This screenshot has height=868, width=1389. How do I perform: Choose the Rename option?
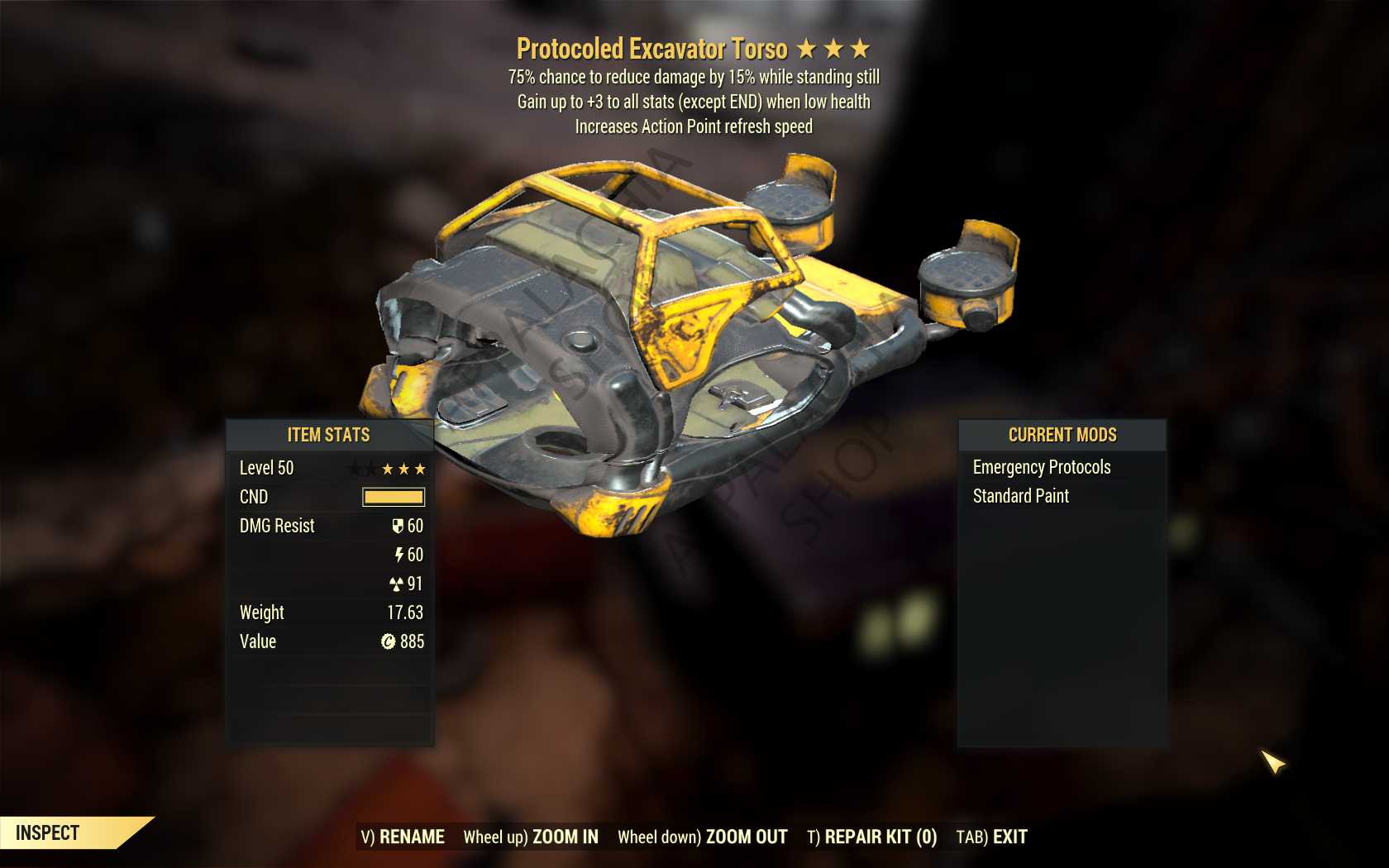coord(403,837)
